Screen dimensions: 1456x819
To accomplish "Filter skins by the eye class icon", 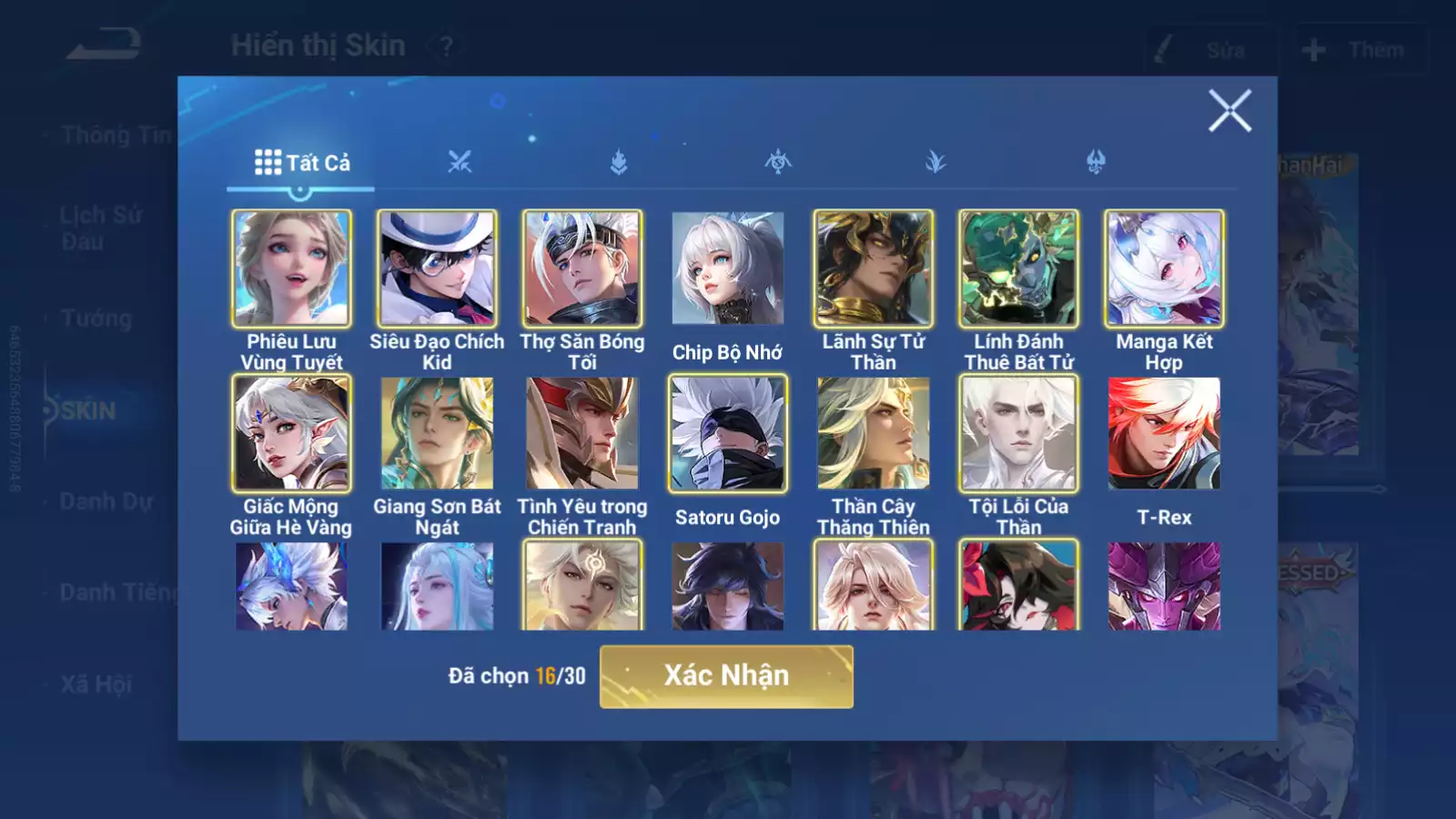I will pyautogui.click(x=777, y=163).
